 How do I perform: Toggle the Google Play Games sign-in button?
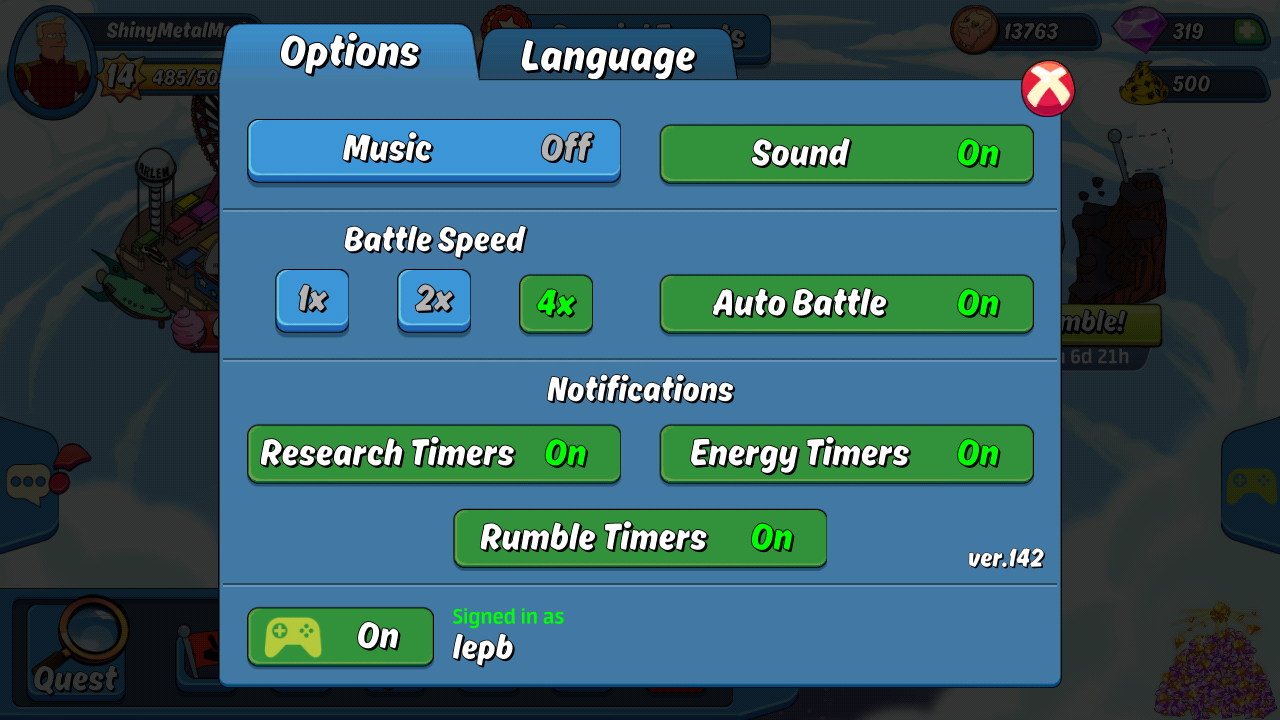pos(340,637)
